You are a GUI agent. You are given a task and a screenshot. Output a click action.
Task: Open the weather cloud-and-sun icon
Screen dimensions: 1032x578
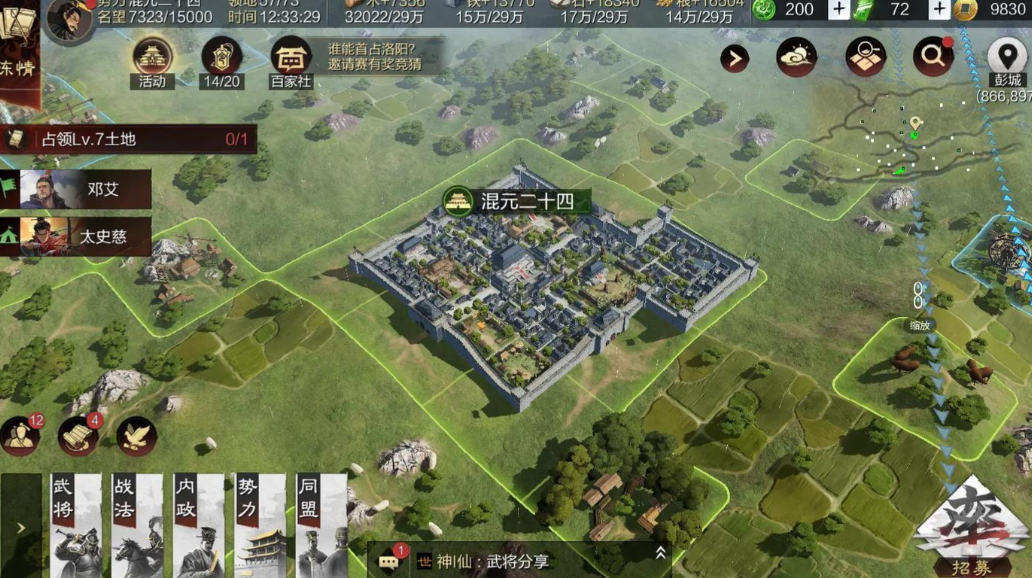click(797, 57)
